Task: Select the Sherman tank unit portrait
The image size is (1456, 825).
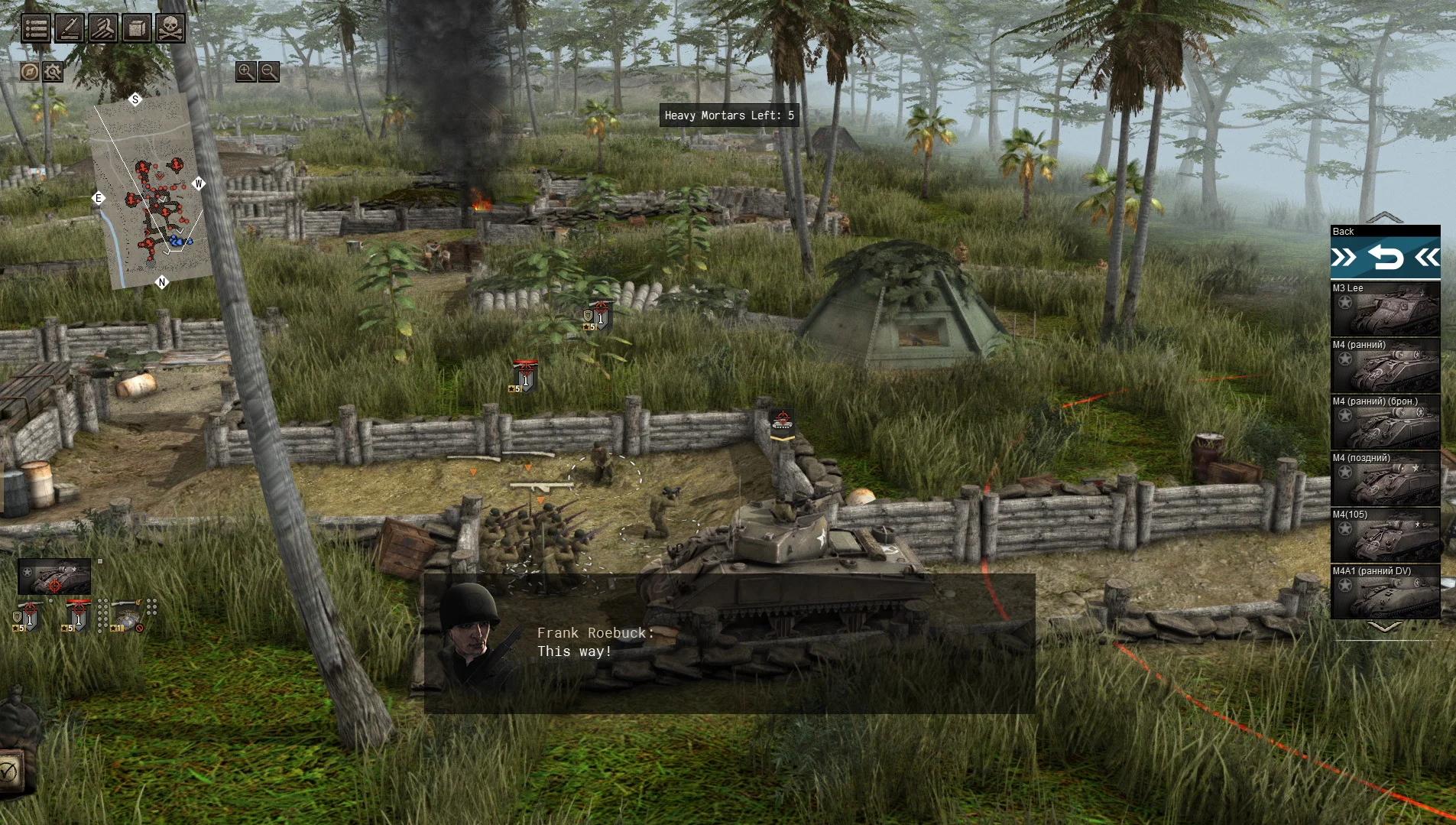Action: coord(54,577)
